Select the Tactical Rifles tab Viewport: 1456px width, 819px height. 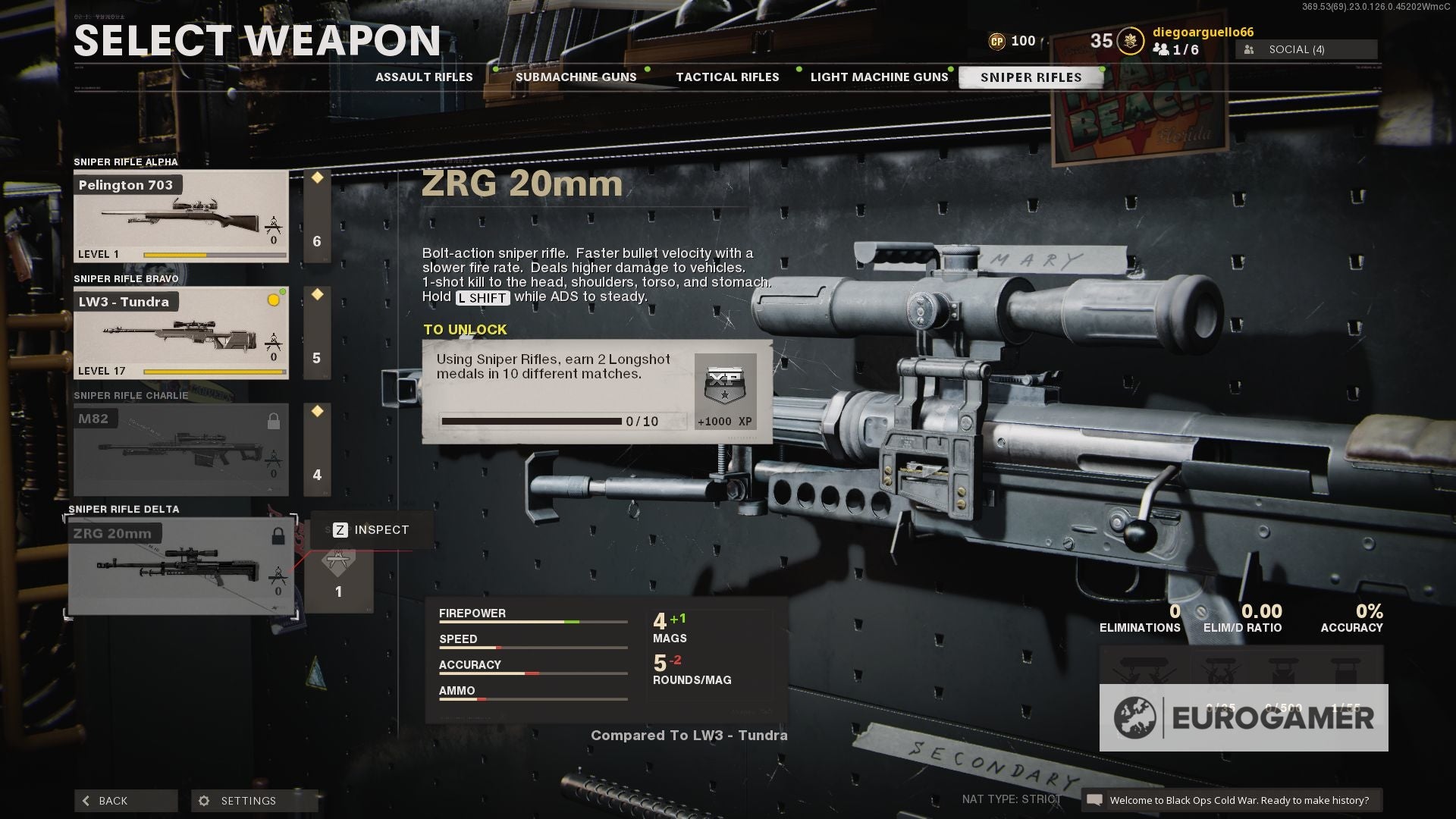pyautogui.click(x=727, y=77)
